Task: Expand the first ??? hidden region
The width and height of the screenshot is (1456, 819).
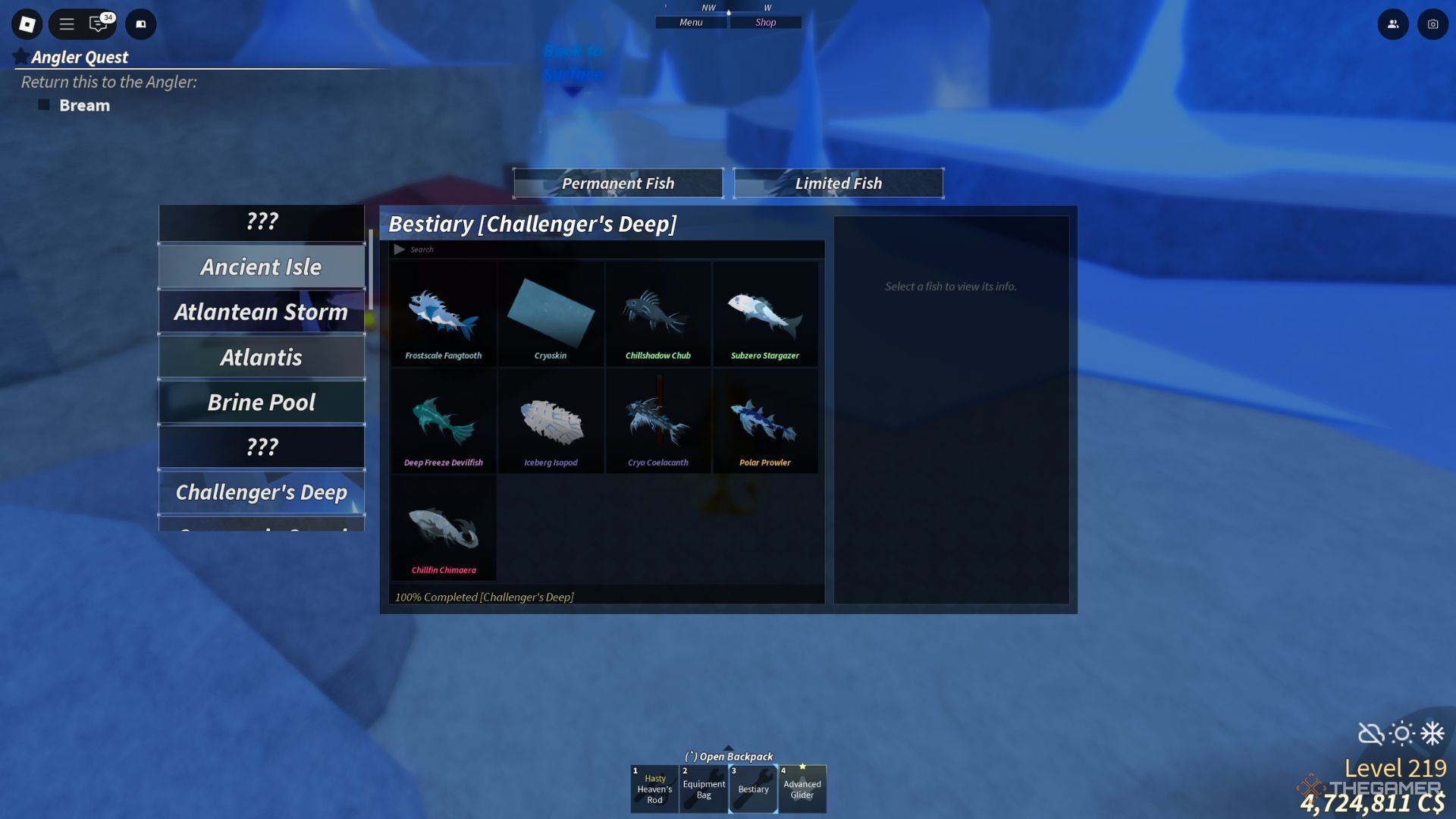Action: click(261, 222)
